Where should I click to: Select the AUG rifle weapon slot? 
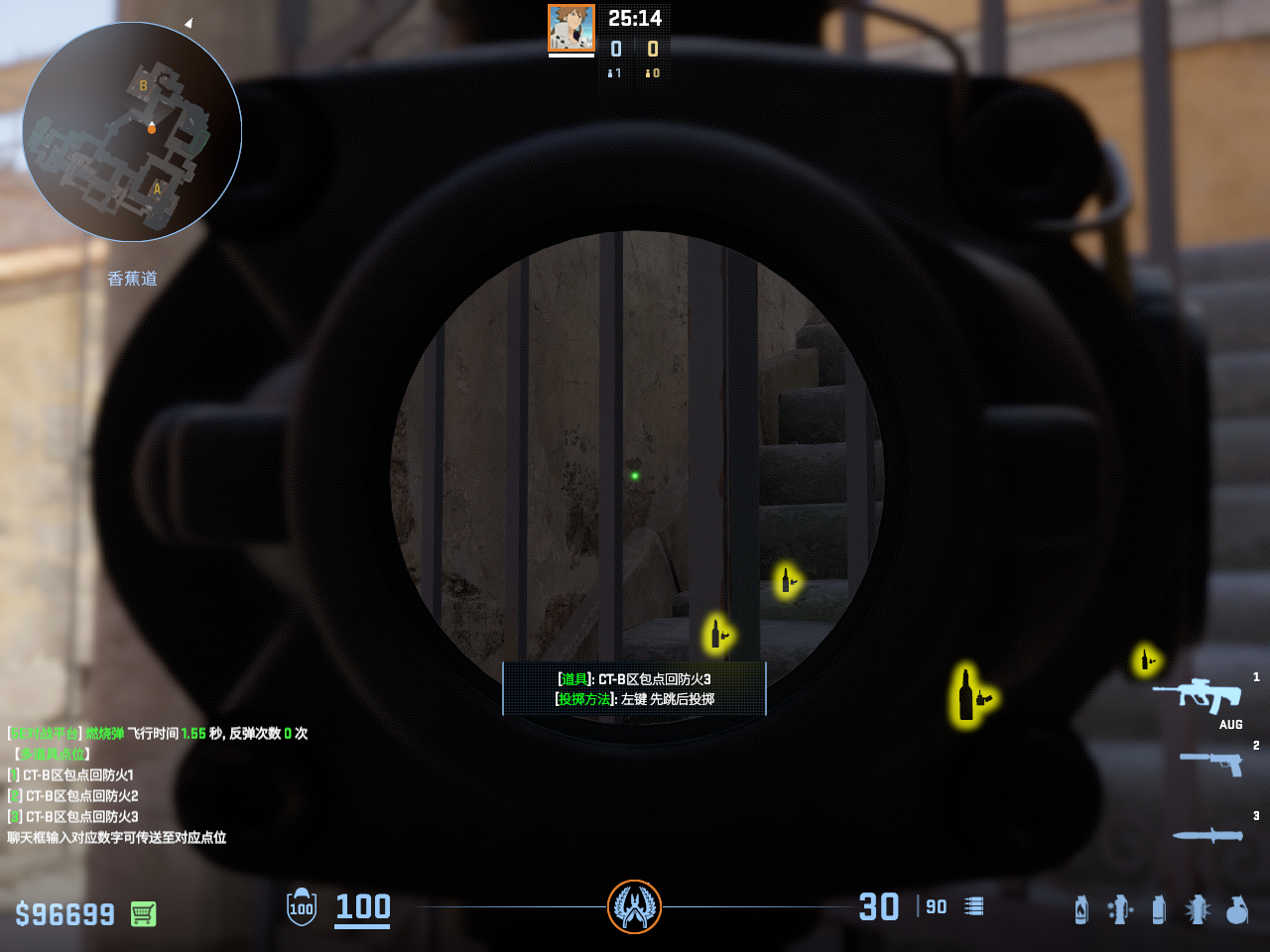1198,695
